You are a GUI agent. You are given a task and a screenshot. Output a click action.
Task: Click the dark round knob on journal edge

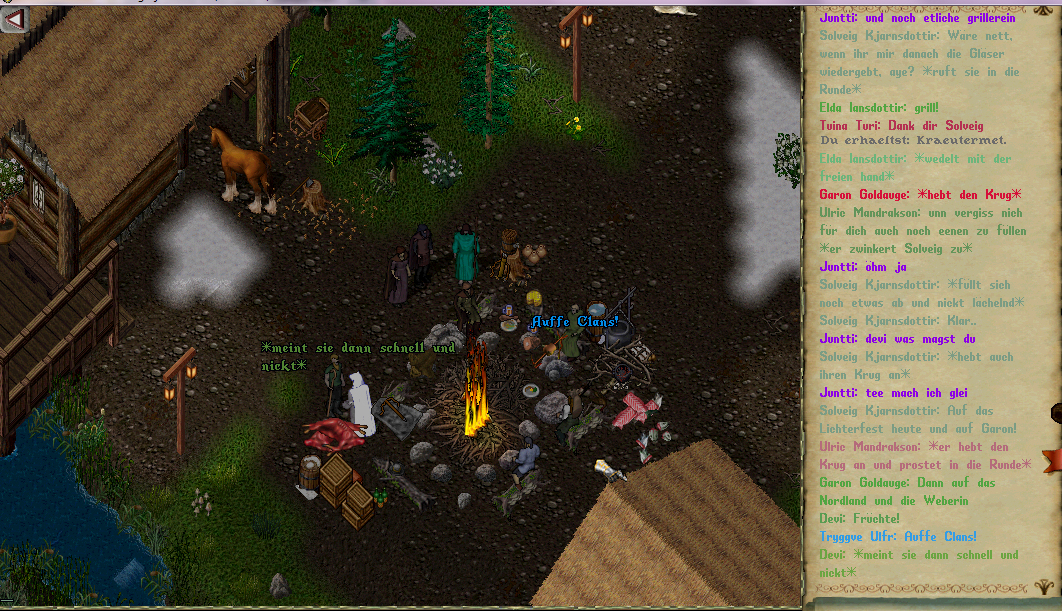pos(1056,413)
